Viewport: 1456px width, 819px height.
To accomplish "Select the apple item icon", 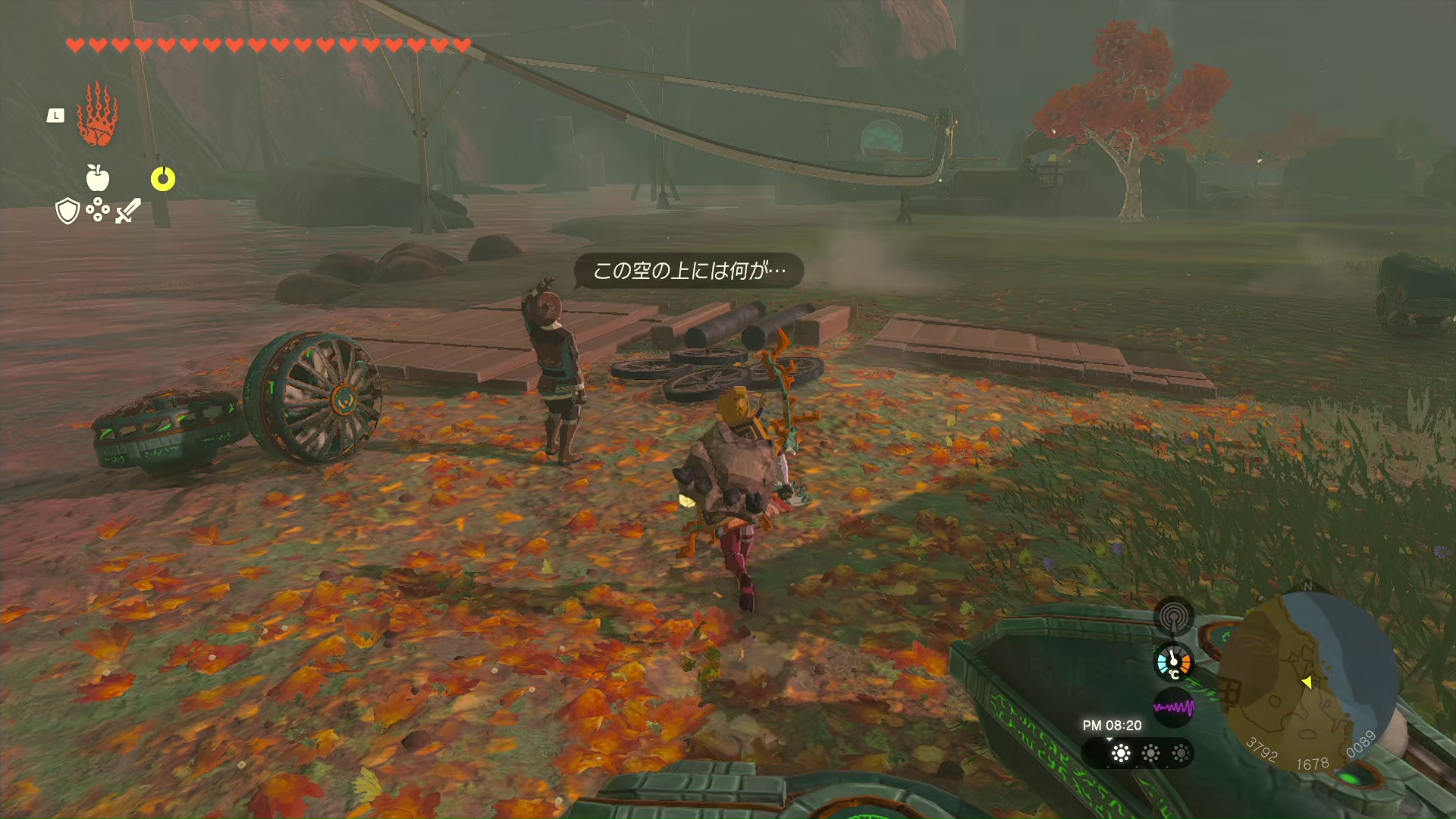I will coord(98,178).
